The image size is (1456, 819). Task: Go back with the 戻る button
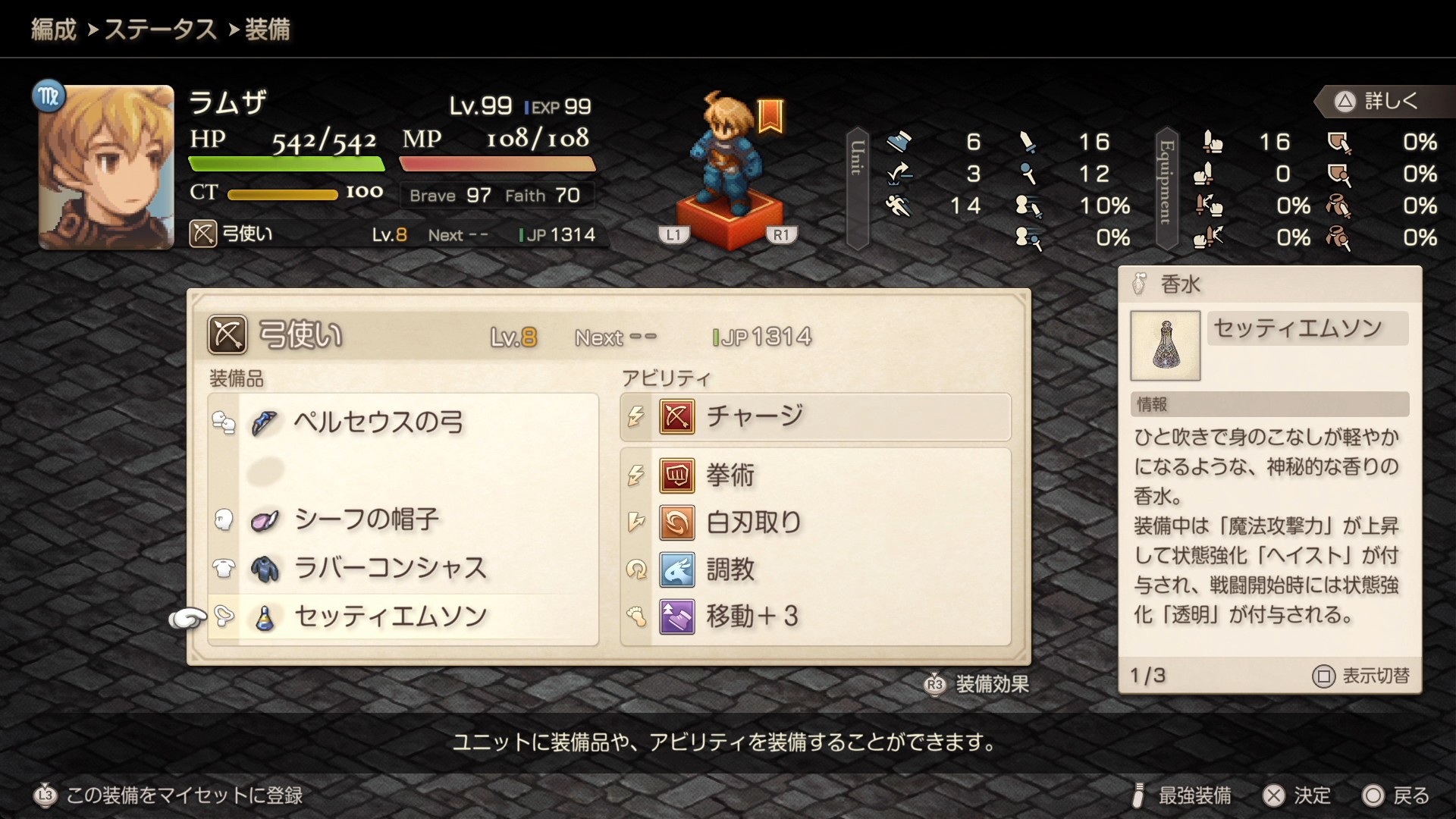[1396, 795]
